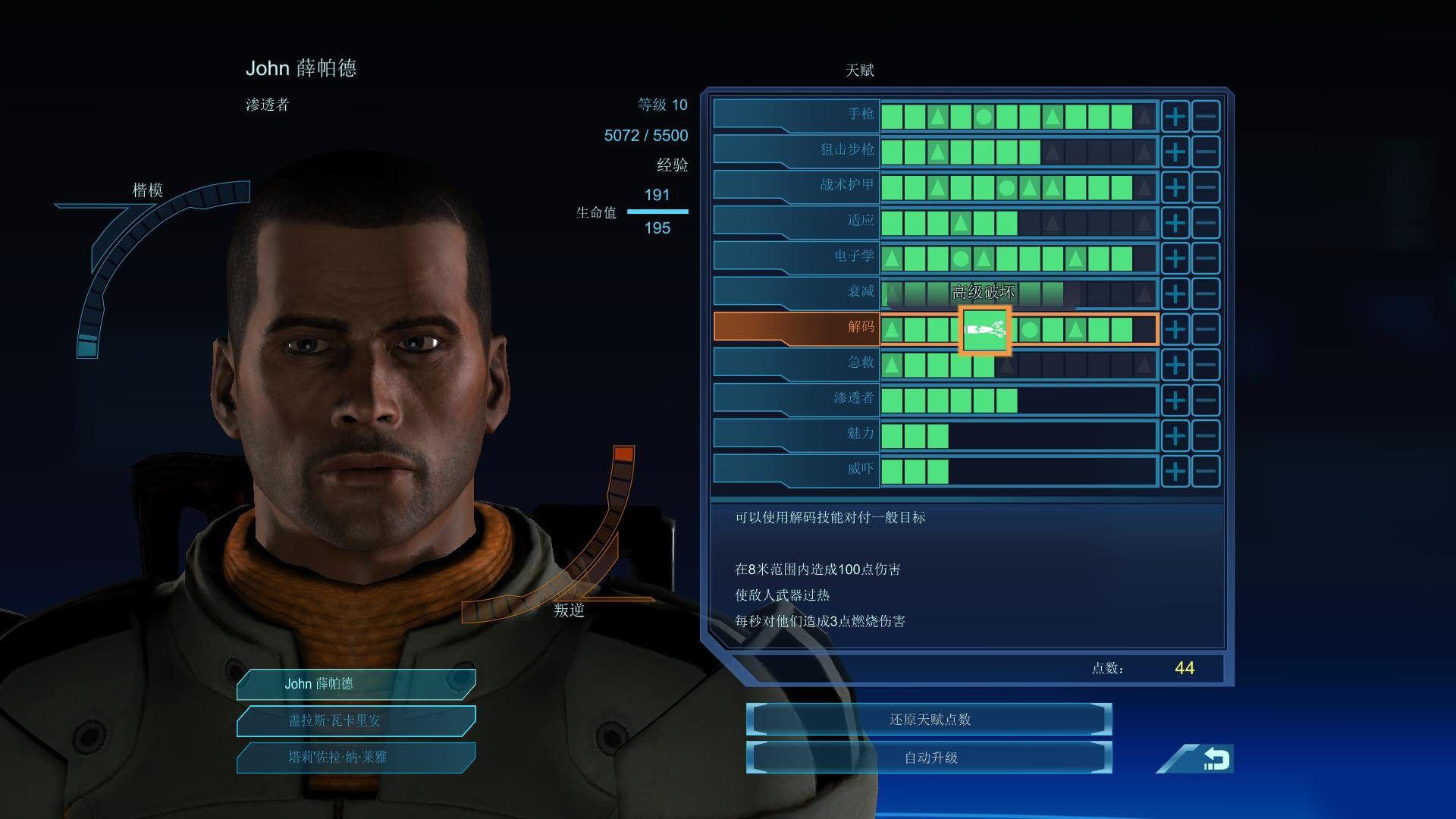Decrease the 适应 talent by one
Screen dimensions: 1456x819
click(1206, 223)
